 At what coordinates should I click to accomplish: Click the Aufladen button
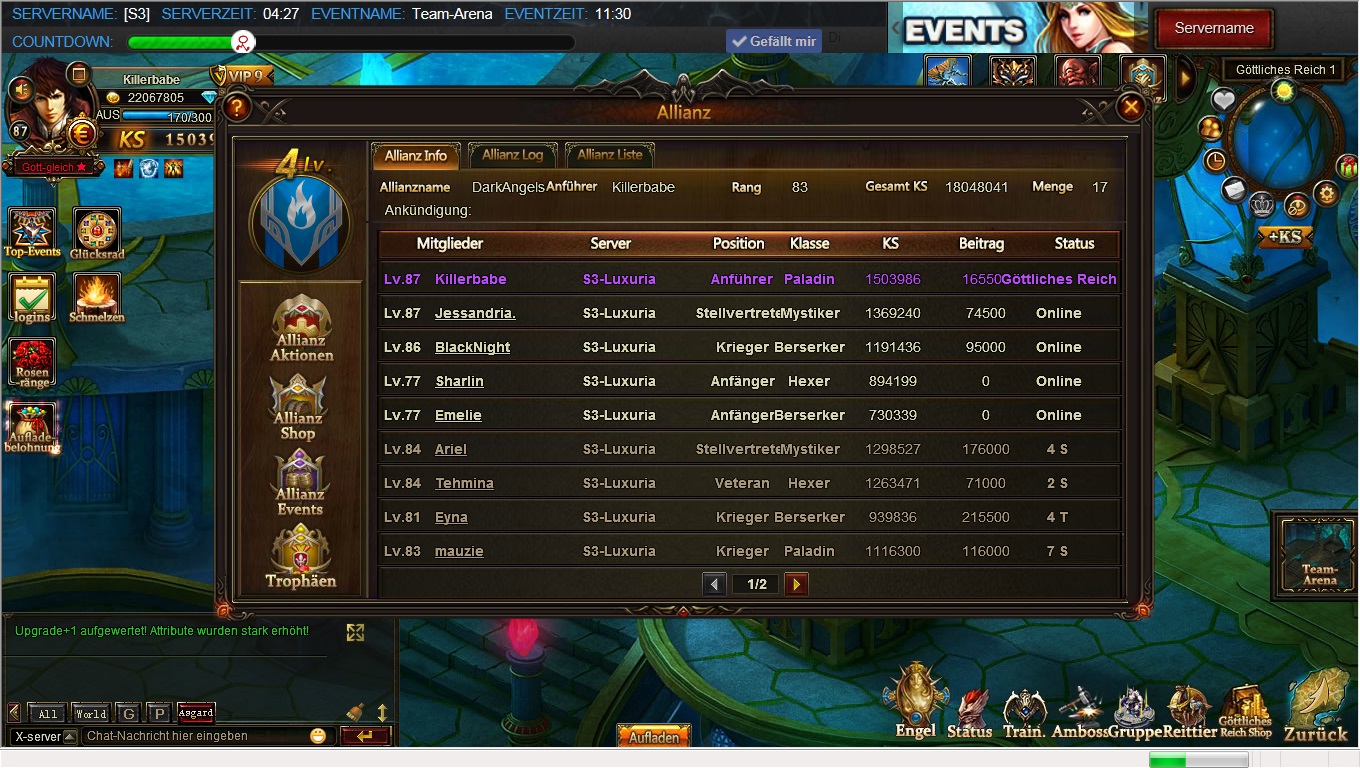tap(654, 737)
